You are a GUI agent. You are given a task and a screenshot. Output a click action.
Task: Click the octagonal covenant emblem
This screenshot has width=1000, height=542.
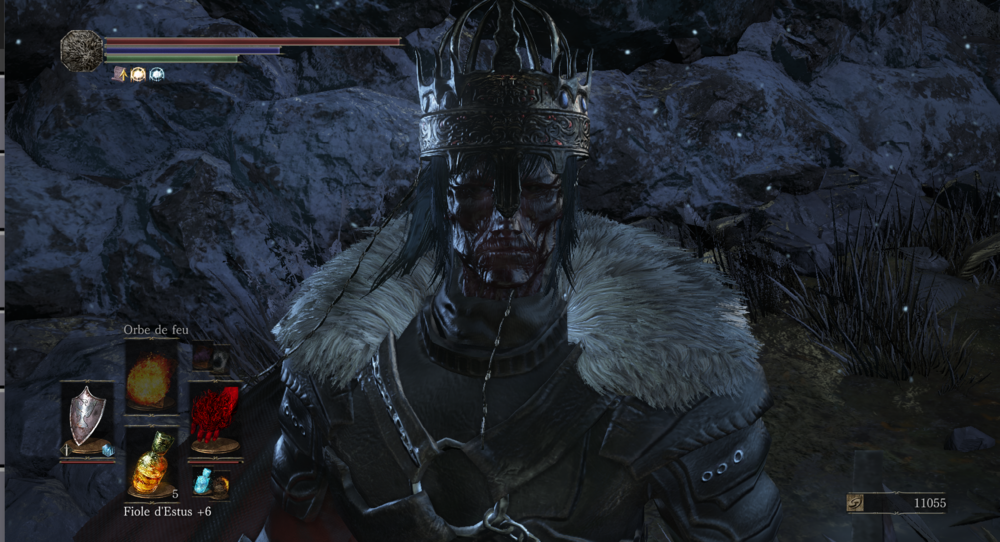(80, 47)
